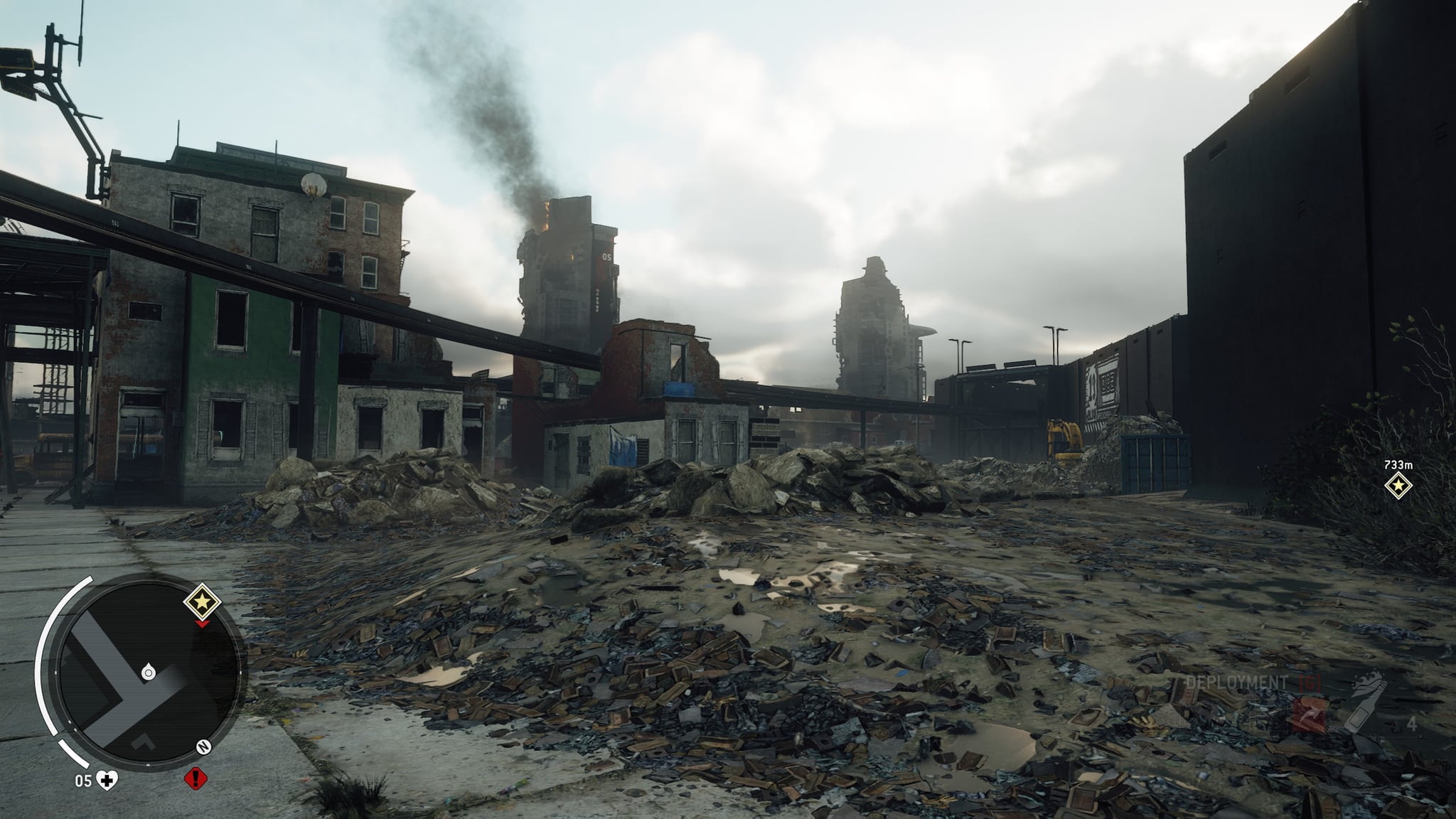Image resolution: width=1456 pixels, height=819 pixels.
Task: Select the star objective marker on minimap
Action: [x=203, y=603]
